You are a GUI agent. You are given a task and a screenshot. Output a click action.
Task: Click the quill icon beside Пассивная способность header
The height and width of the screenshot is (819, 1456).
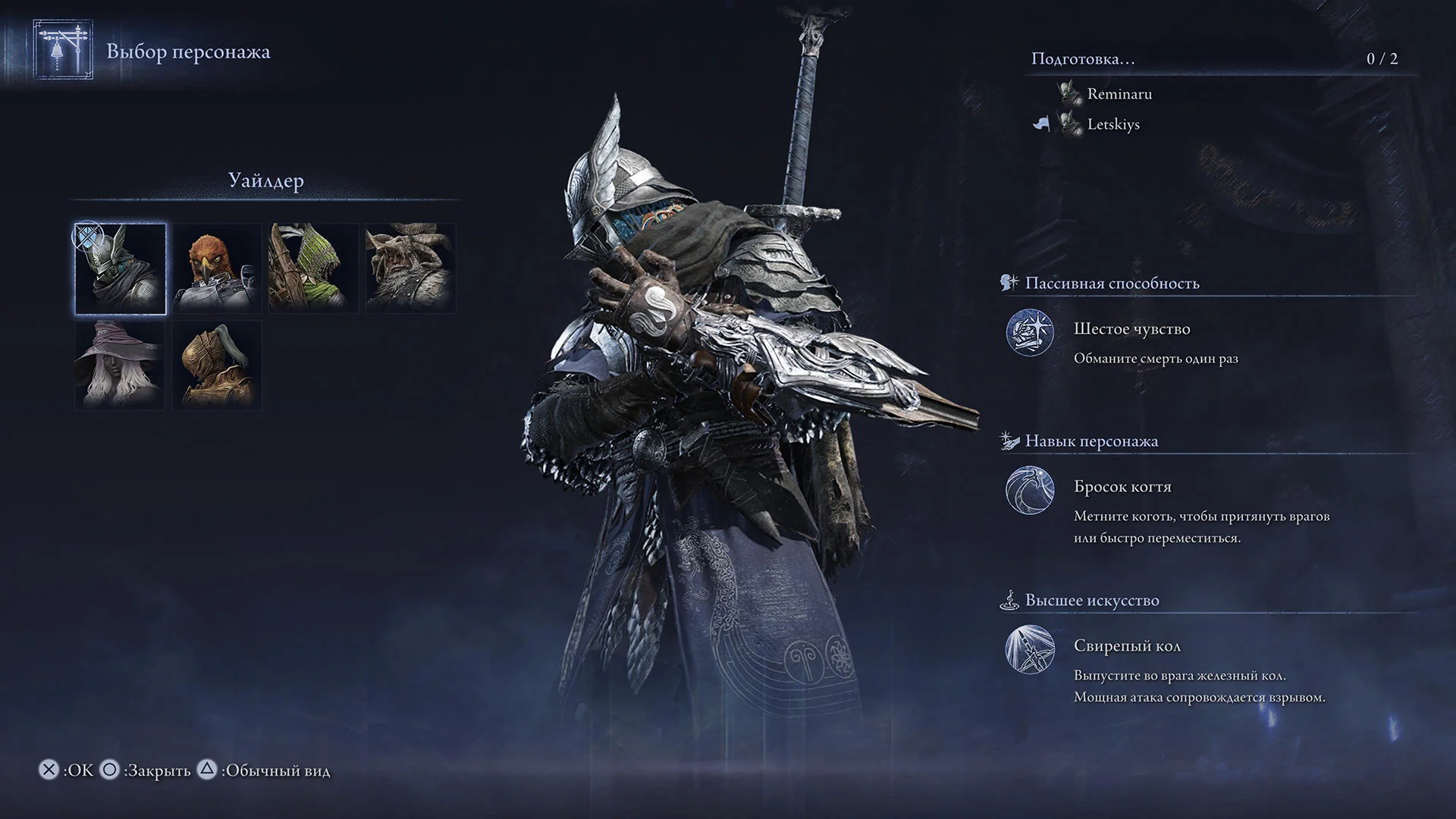(1009, 281)
